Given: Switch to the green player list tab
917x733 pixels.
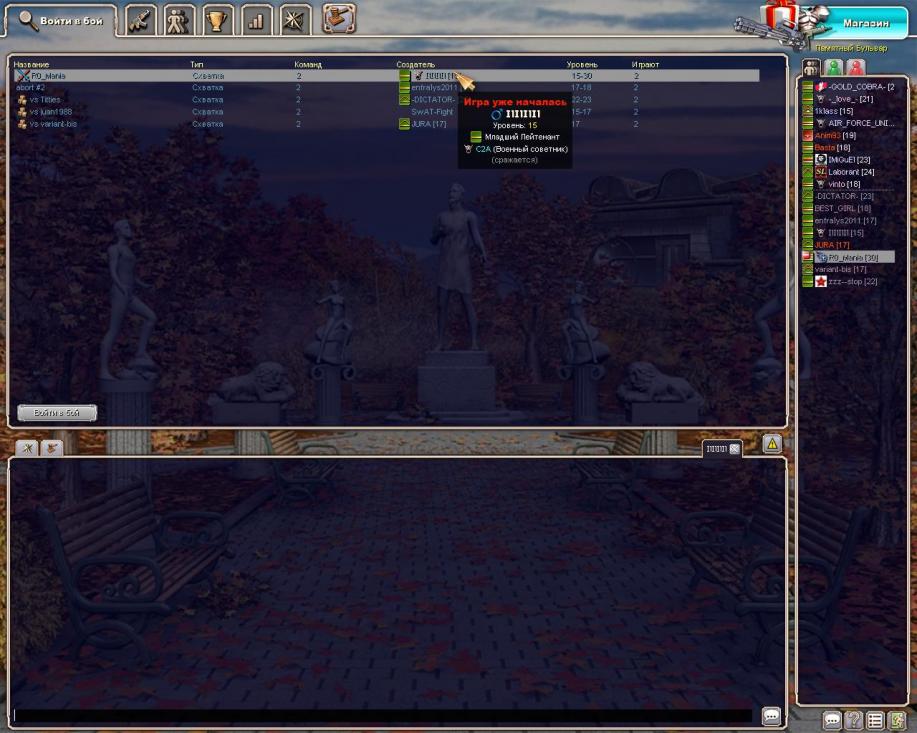Looking at the screenshot, I should [833, 68].
